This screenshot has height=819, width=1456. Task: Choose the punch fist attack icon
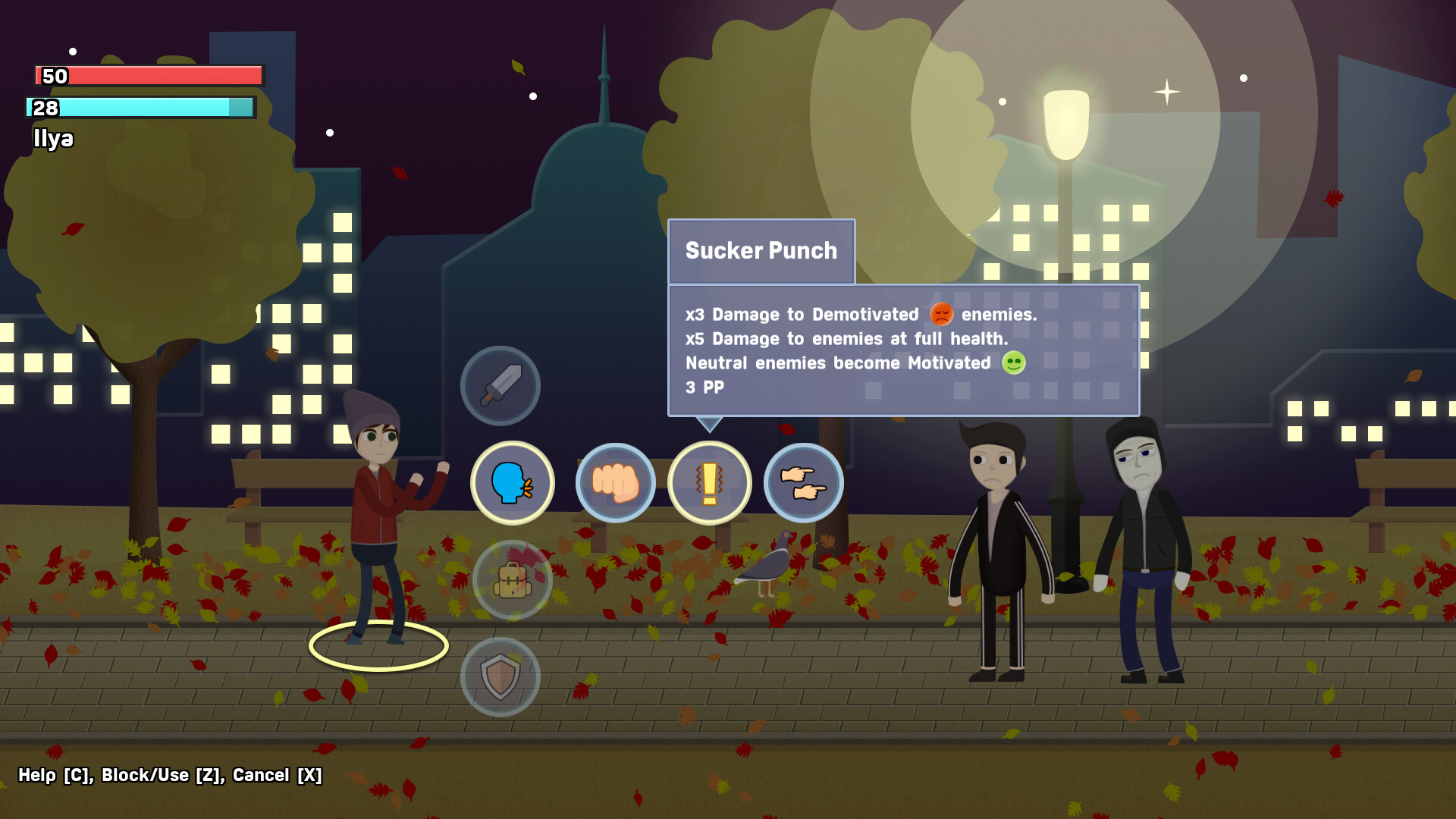(616, 483)
